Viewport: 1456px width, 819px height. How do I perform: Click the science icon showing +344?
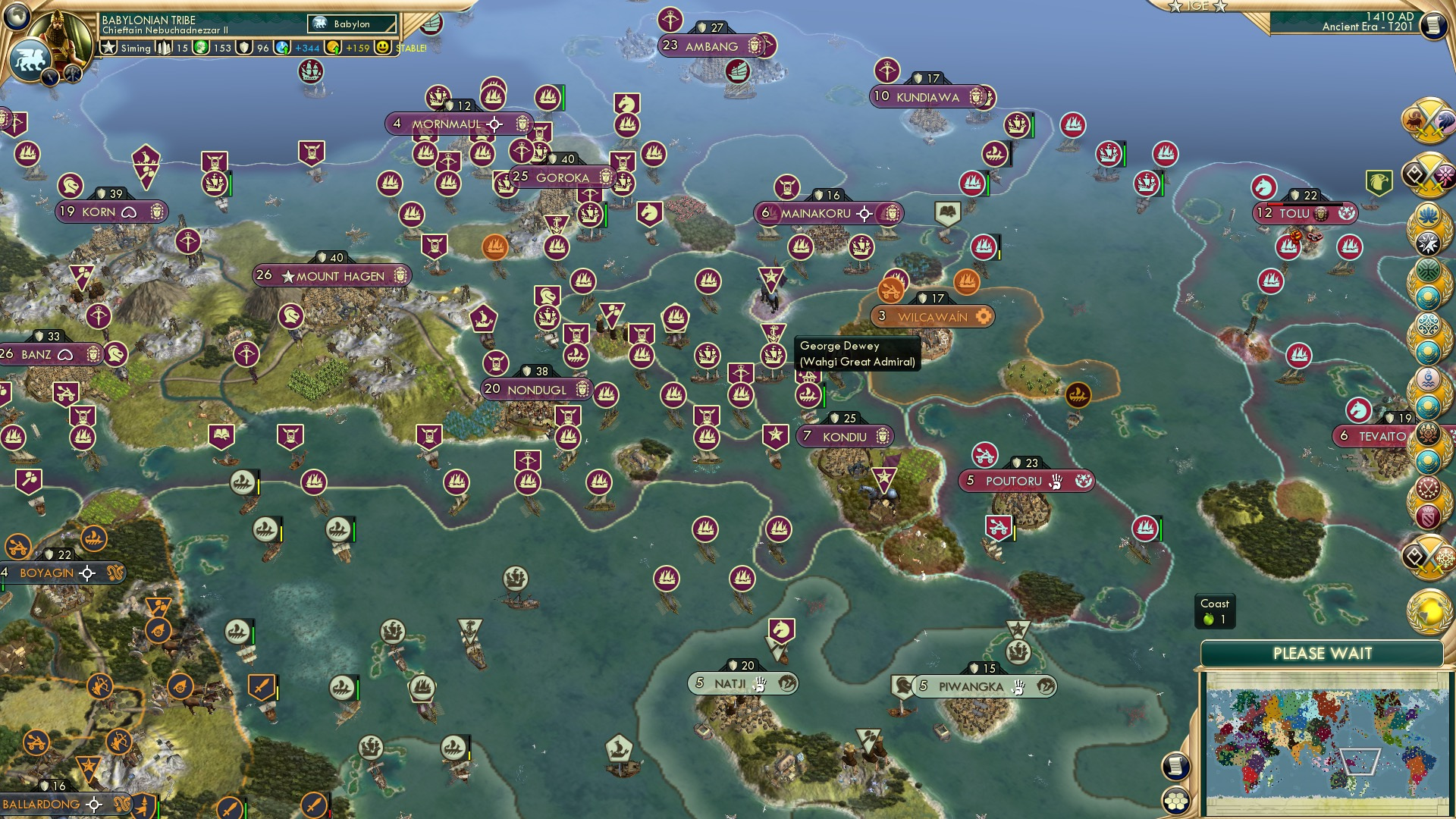pos(283,47)
